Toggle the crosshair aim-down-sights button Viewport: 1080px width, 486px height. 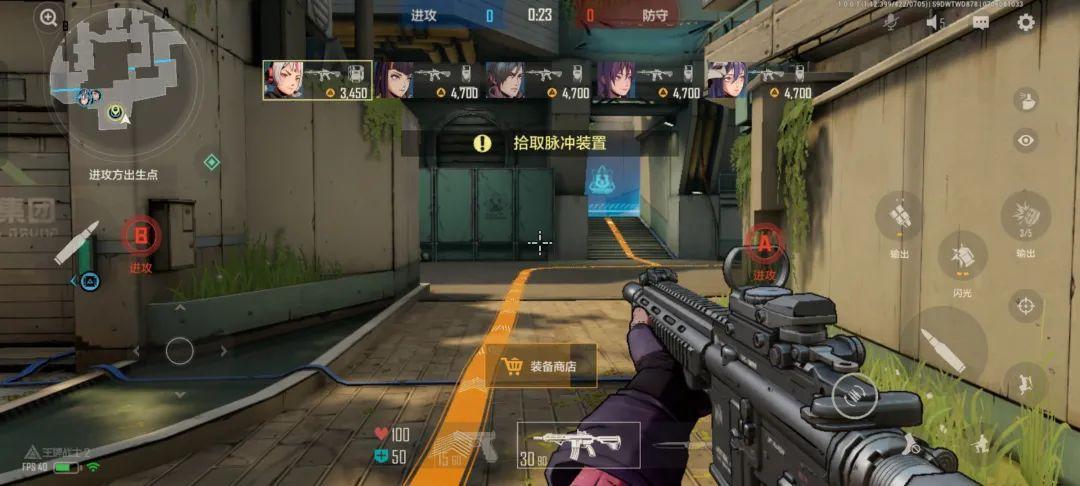pos(1025,305)
